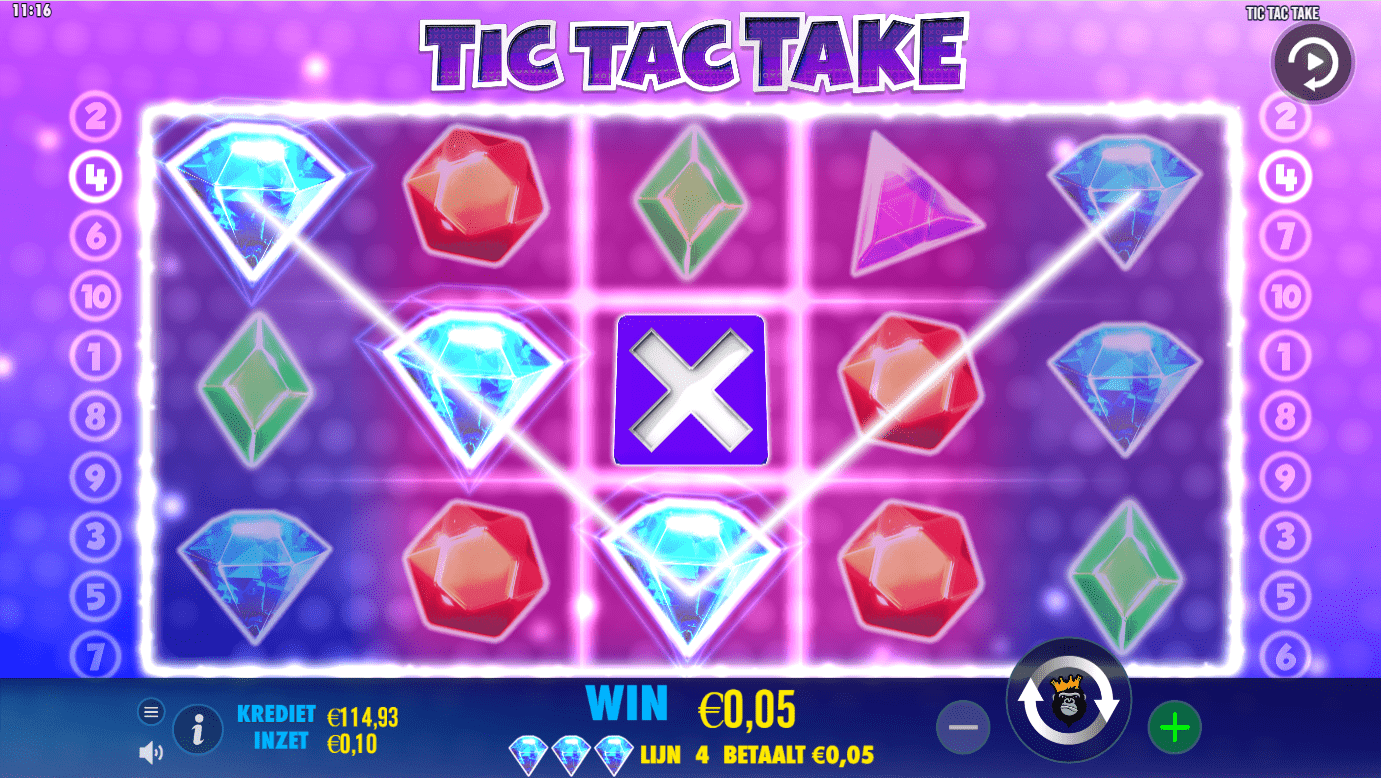Click the purple X symbol in center cell
The height and width of the screenshot is (778, 1381).
tap(690, 389)
